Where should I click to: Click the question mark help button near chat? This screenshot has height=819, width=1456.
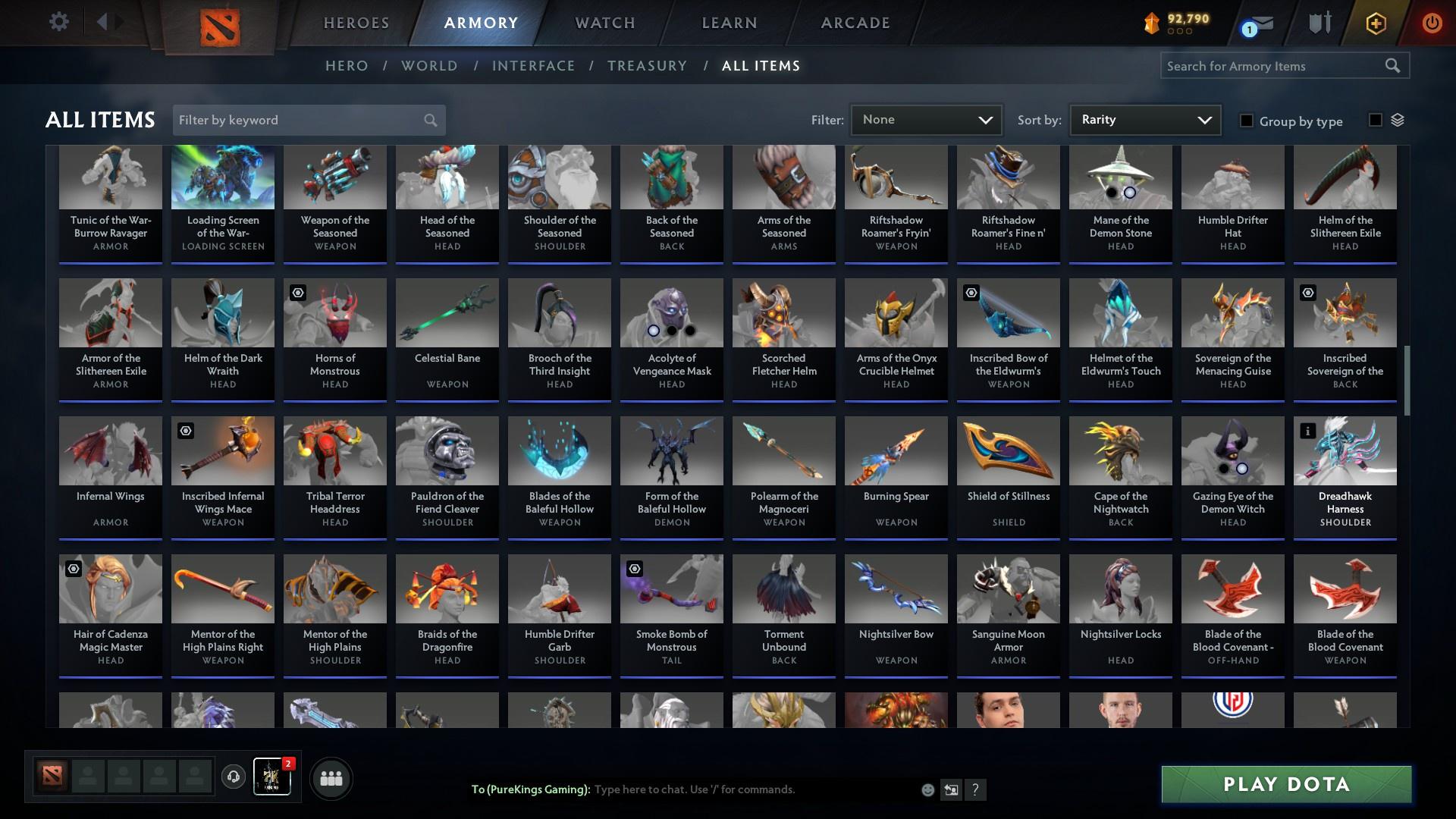pyautogui.click(x=975, y=789)
